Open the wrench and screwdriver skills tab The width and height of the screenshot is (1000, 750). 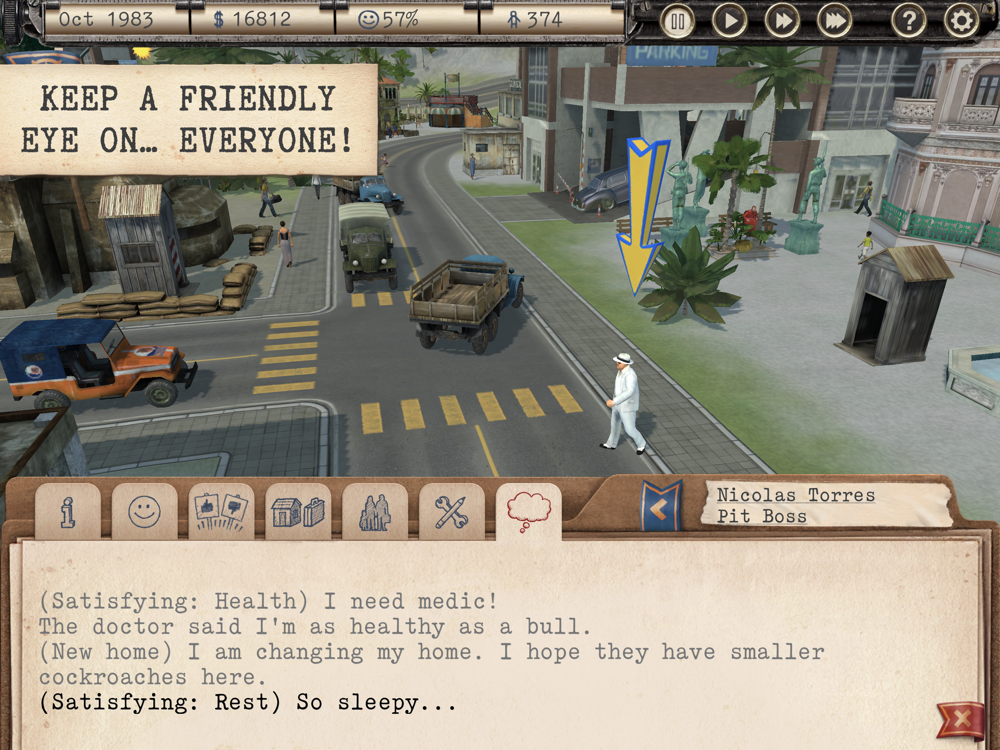click(451, 513)
